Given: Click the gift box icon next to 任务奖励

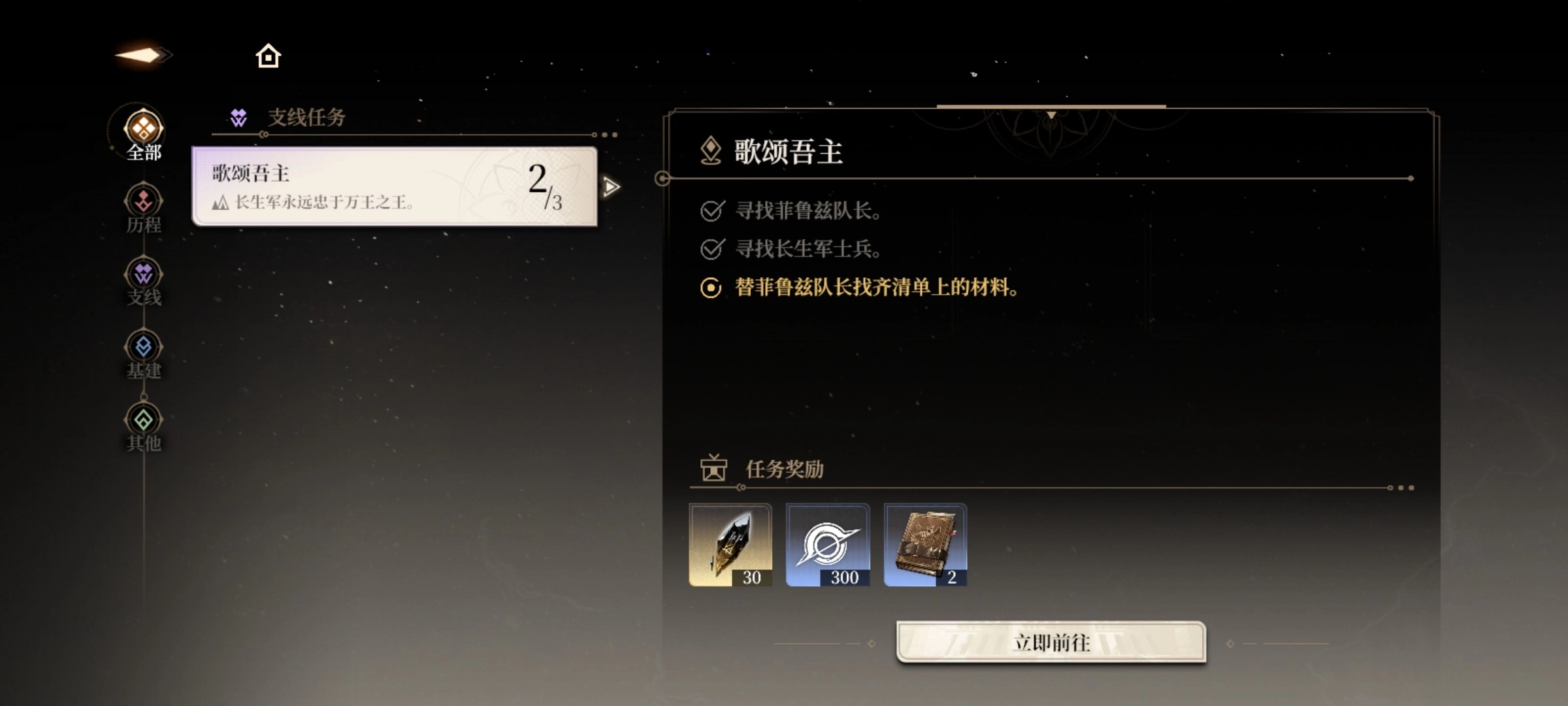Looking at the screenshot, I should click(713, 468).
